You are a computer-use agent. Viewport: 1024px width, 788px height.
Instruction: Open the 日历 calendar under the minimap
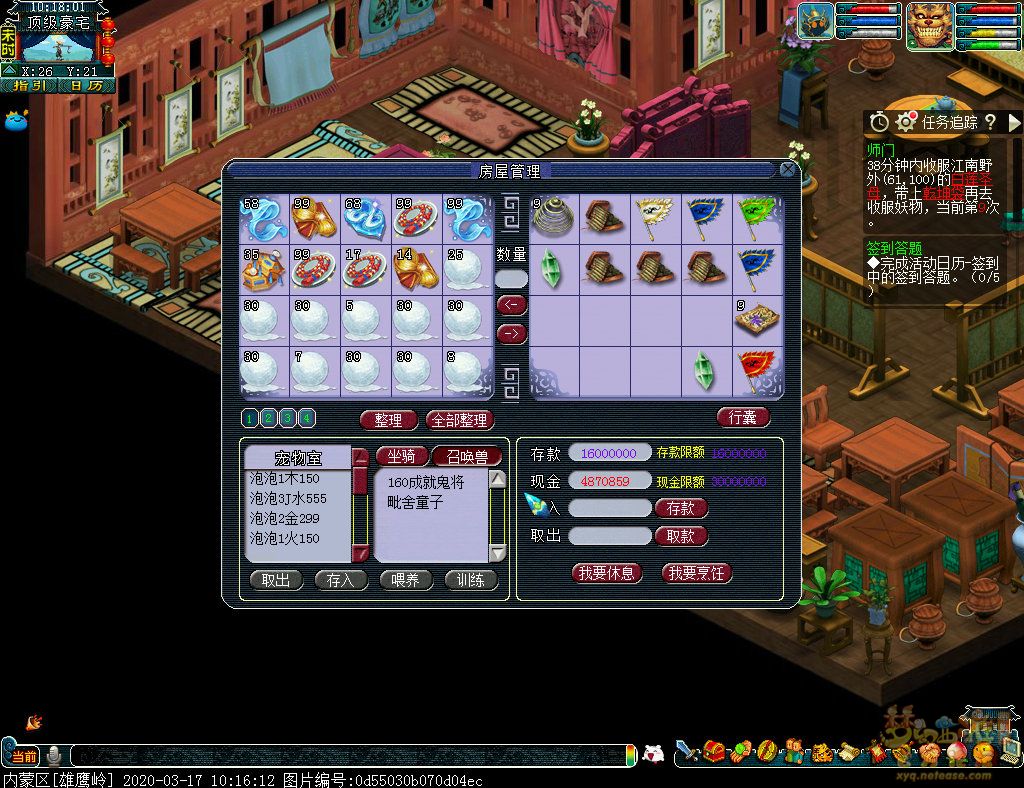click(86, 86)
